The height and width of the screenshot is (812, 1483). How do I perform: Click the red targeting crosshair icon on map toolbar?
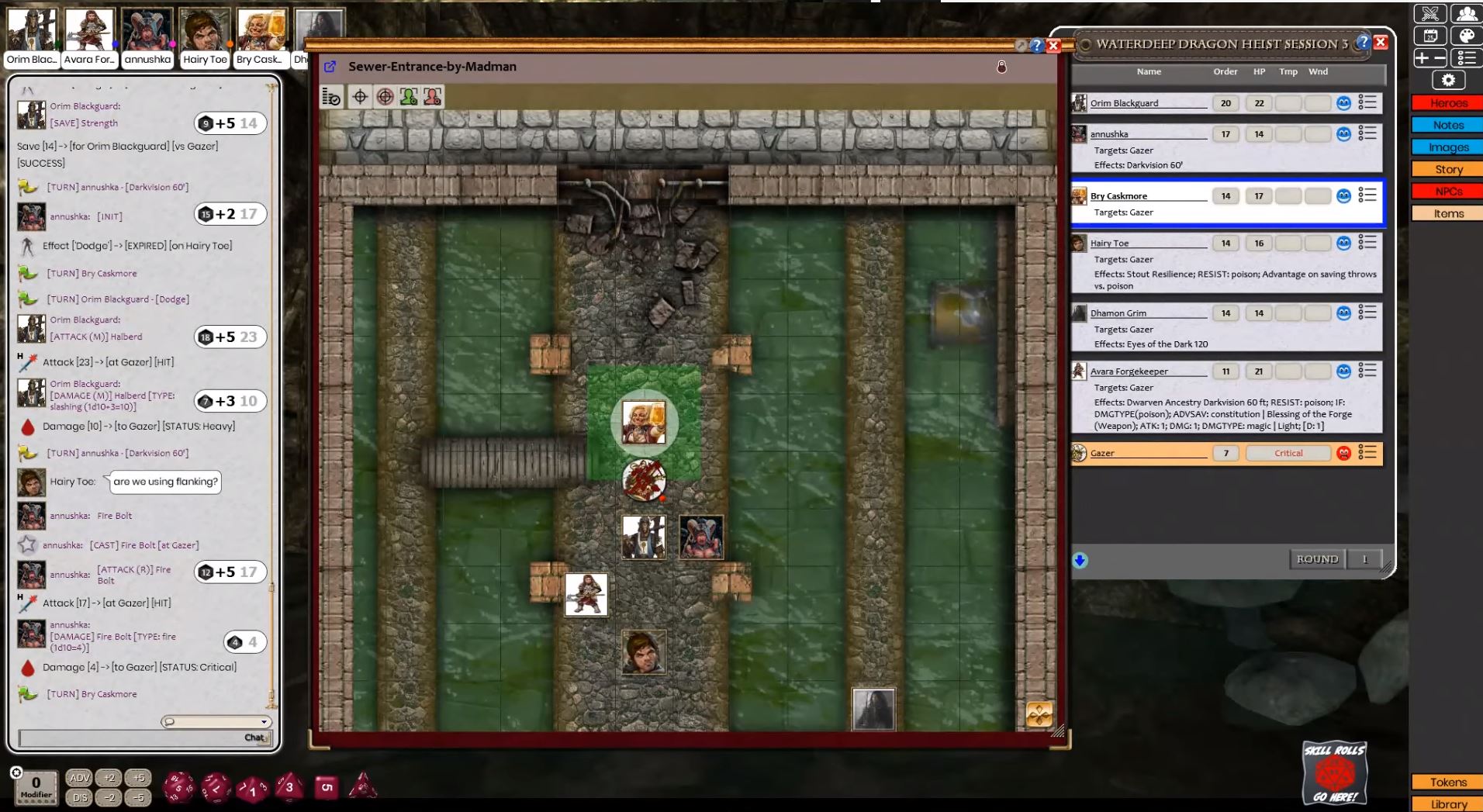385,96
